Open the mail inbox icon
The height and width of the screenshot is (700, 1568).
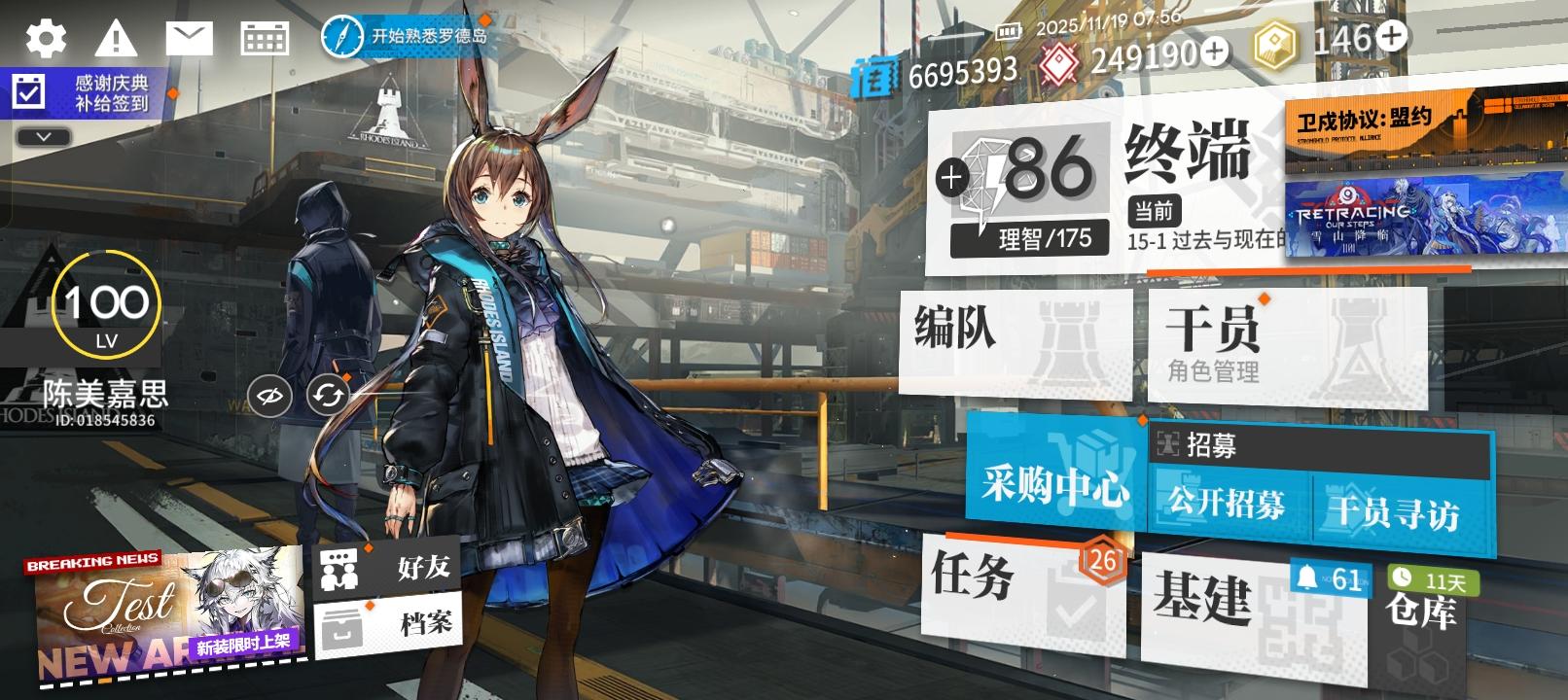tap(191, 37)
